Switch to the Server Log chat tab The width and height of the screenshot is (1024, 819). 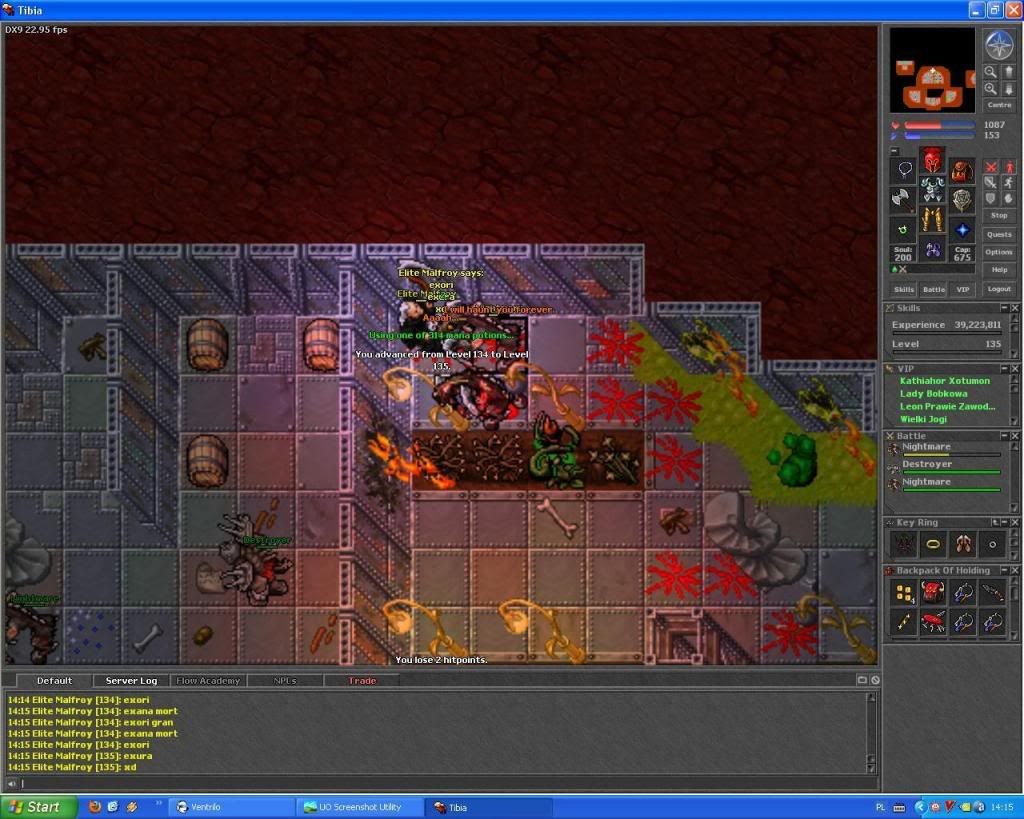click(129, 681)
